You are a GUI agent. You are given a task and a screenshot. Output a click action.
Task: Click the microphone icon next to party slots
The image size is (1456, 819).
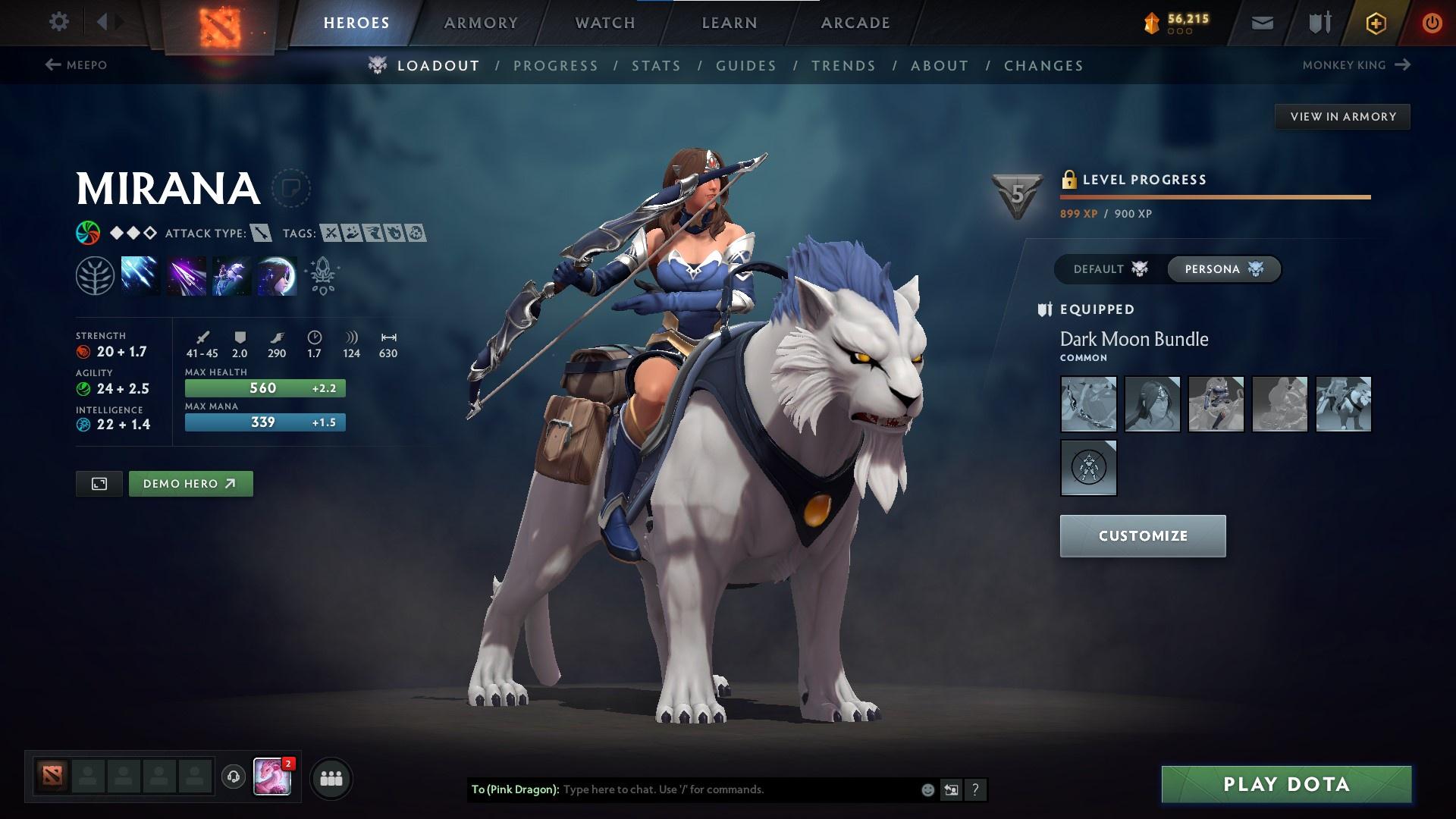pyautogui.click(x=233, y=777)
